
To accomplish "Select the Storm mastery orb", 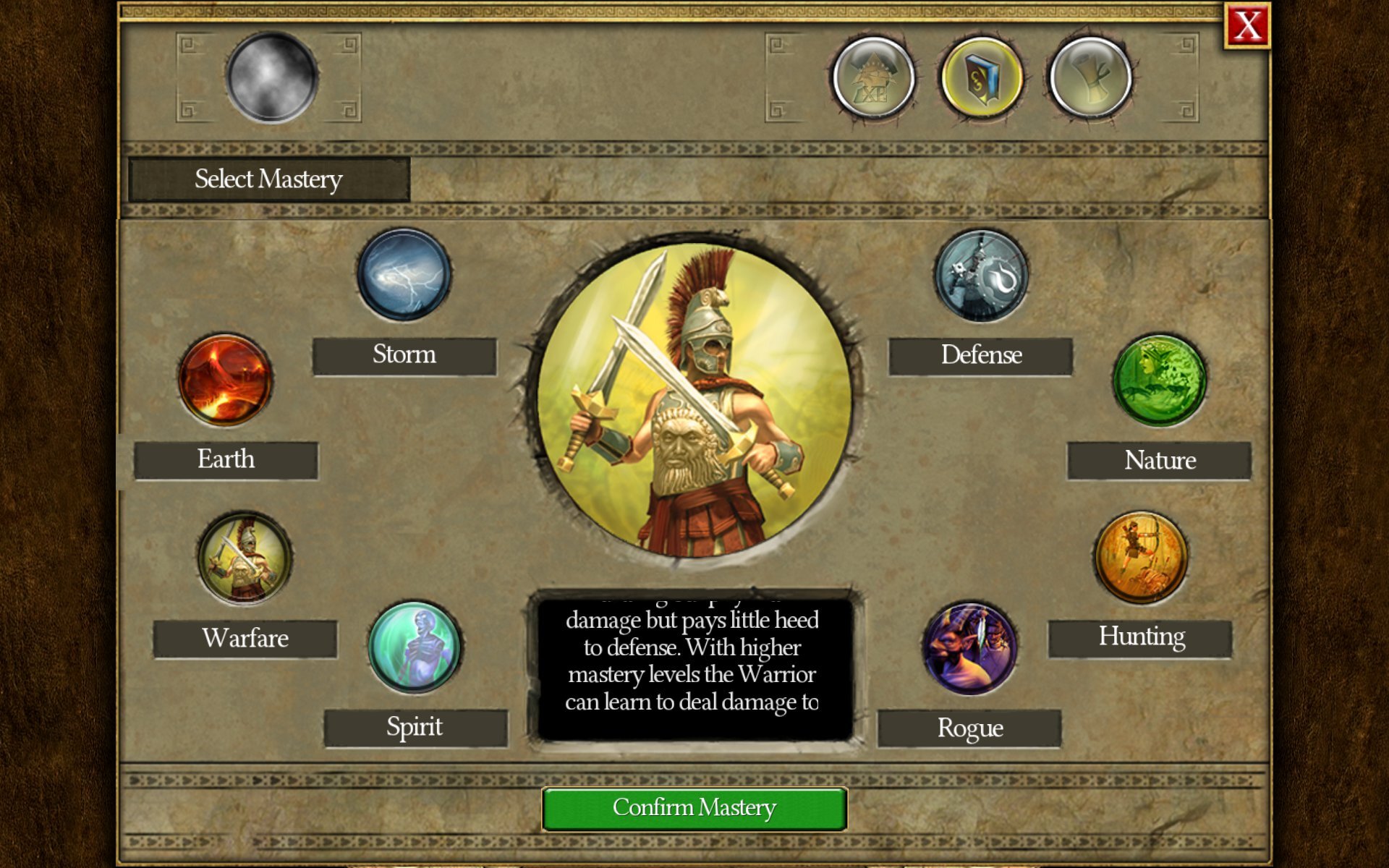I will (403, 277).
